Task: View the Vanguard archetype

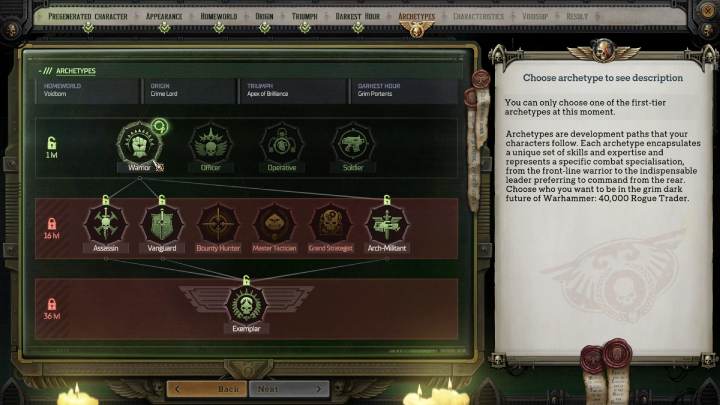Action: [160, 224]
